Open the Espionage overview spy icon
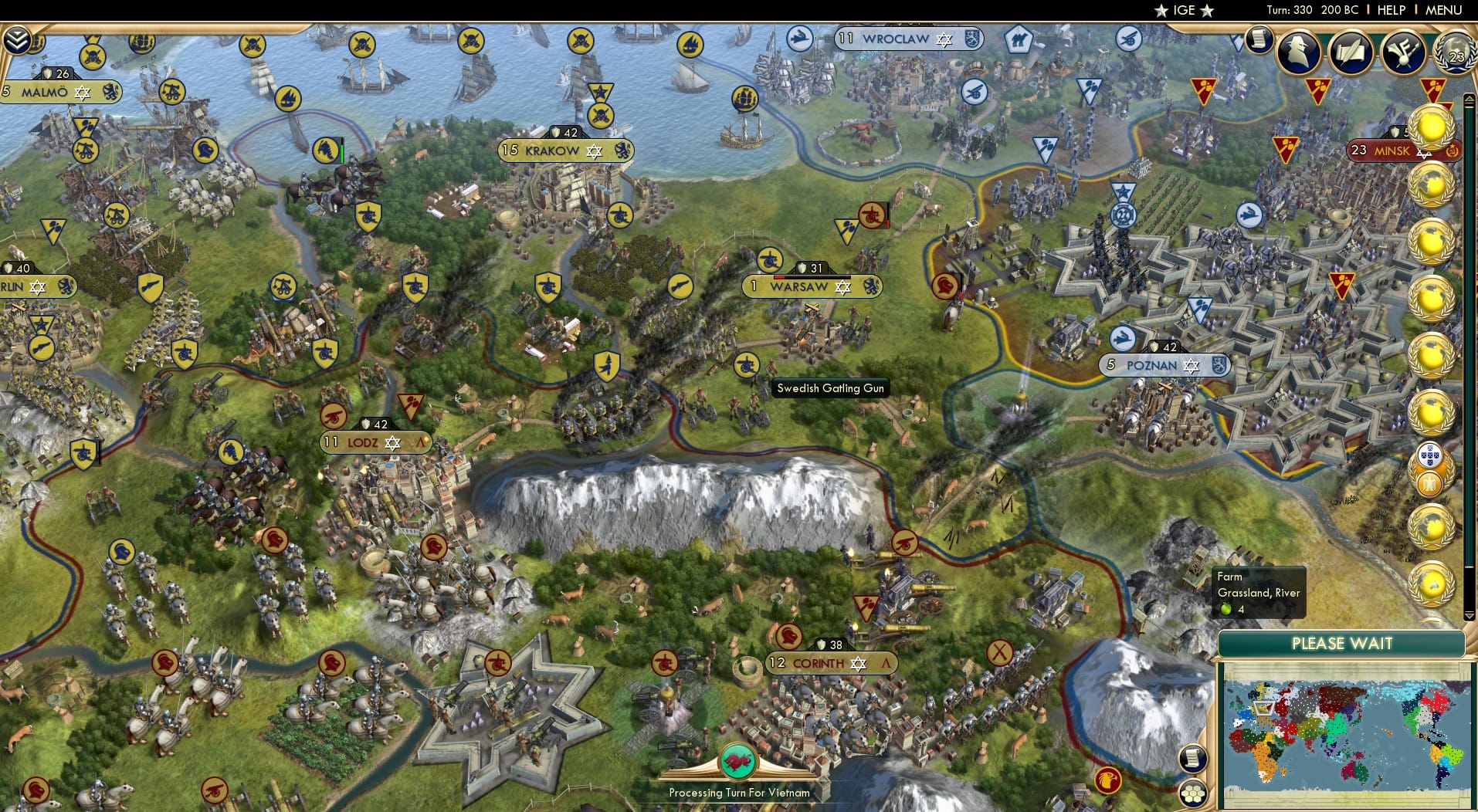Image resolution: width=1478 pixels, height=812 pixels. [x=1299, y=52]
